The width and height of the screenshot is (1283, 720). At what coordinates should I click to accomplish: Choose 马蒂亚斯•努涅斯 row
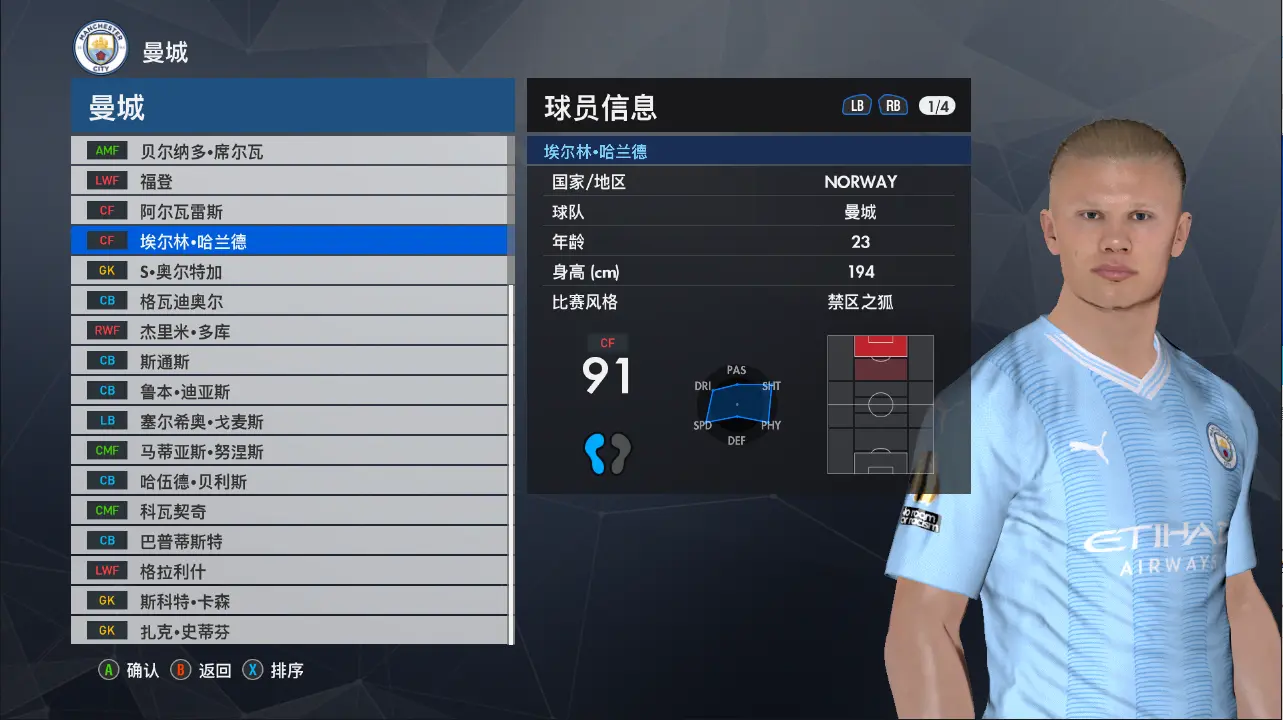[289, 451]
